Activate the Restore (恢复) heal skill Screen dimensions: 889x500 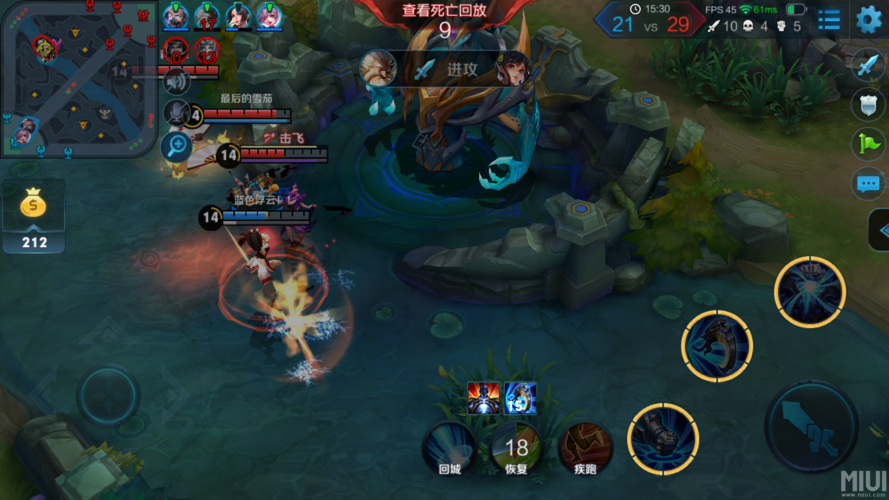pos(516,447)
